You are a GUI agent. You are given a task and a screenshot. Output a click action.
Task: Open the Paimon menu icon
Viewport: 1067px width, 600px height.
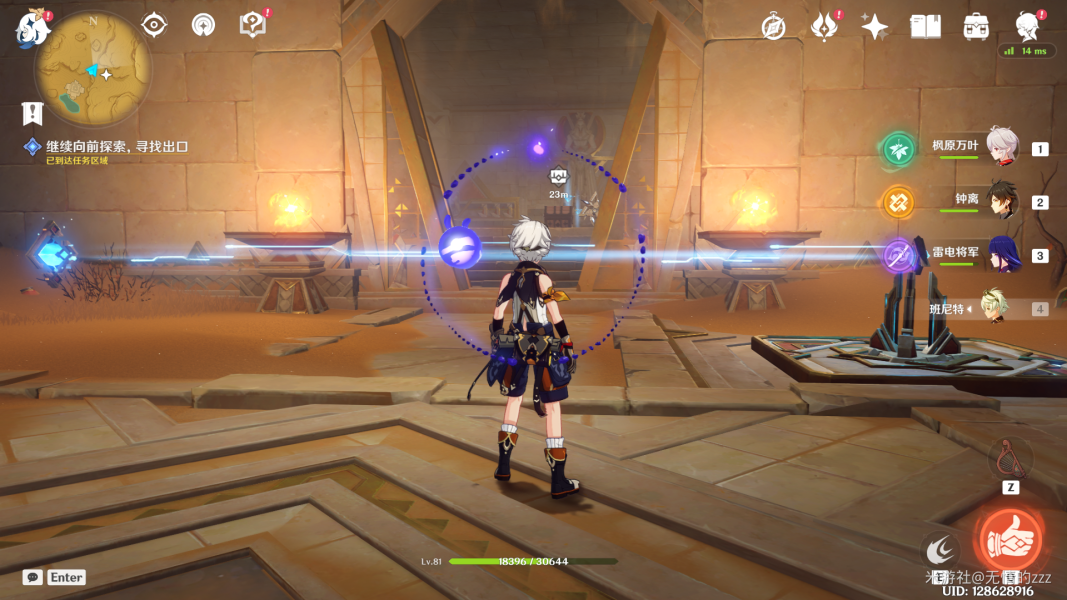pyautogui.click(x=32, y=28)
